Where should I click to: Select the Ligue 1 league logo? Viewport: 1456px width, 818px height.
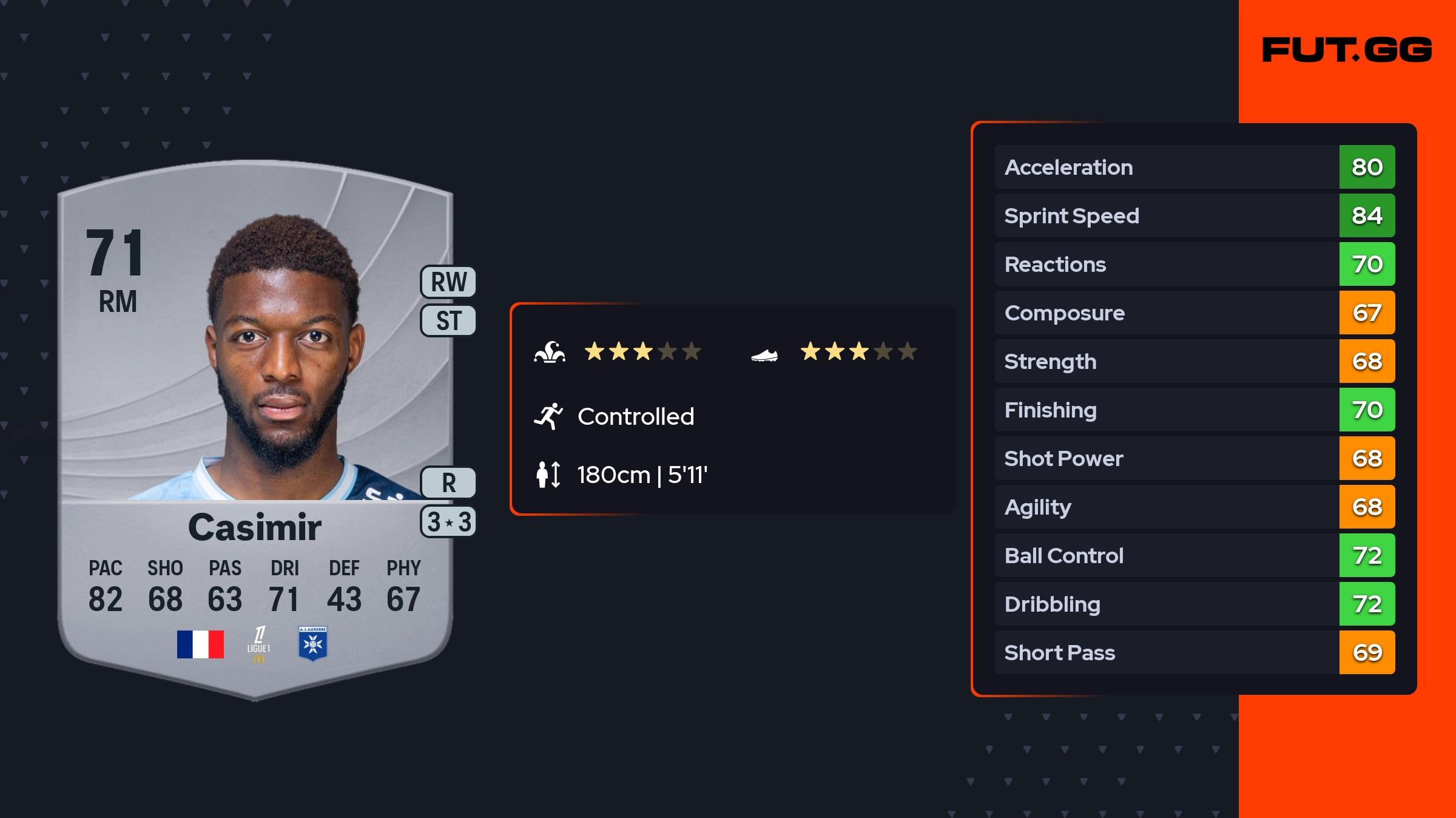coord(259,644)
